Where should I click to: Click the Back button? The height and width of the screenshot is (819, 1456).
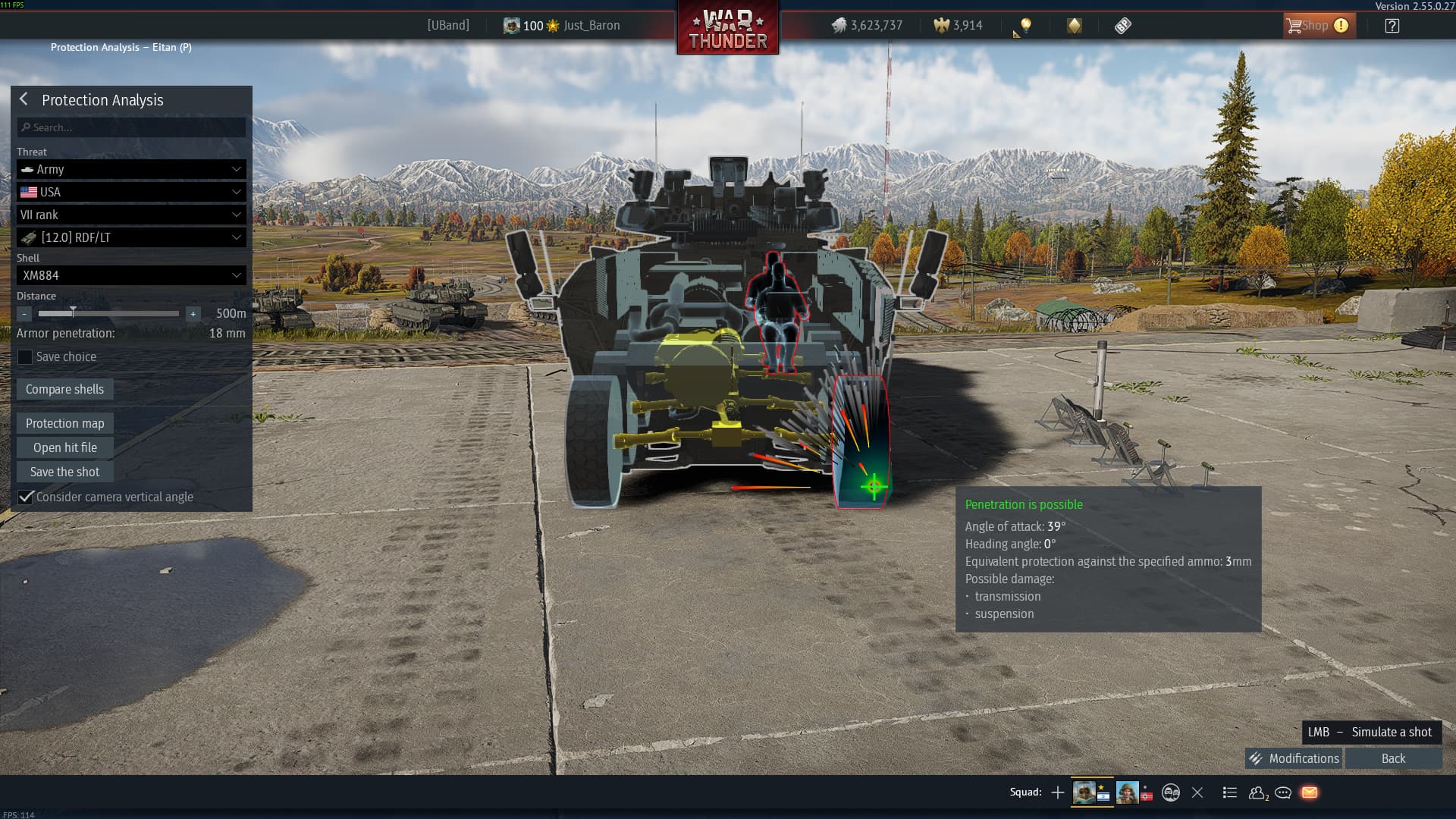[1393, 758]
